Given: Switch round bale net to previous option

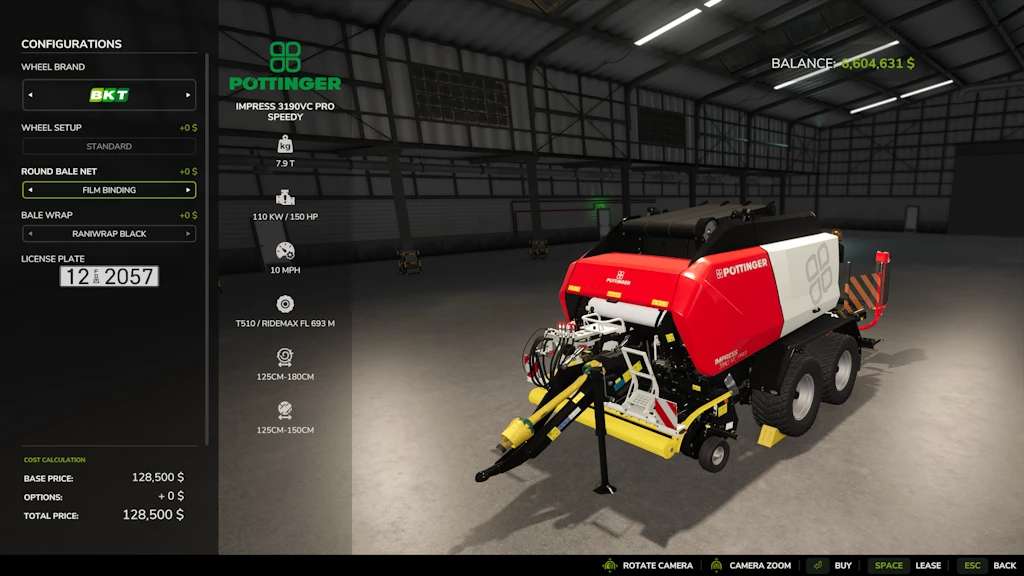Looking at the screenshot, I should click(30, 190).
